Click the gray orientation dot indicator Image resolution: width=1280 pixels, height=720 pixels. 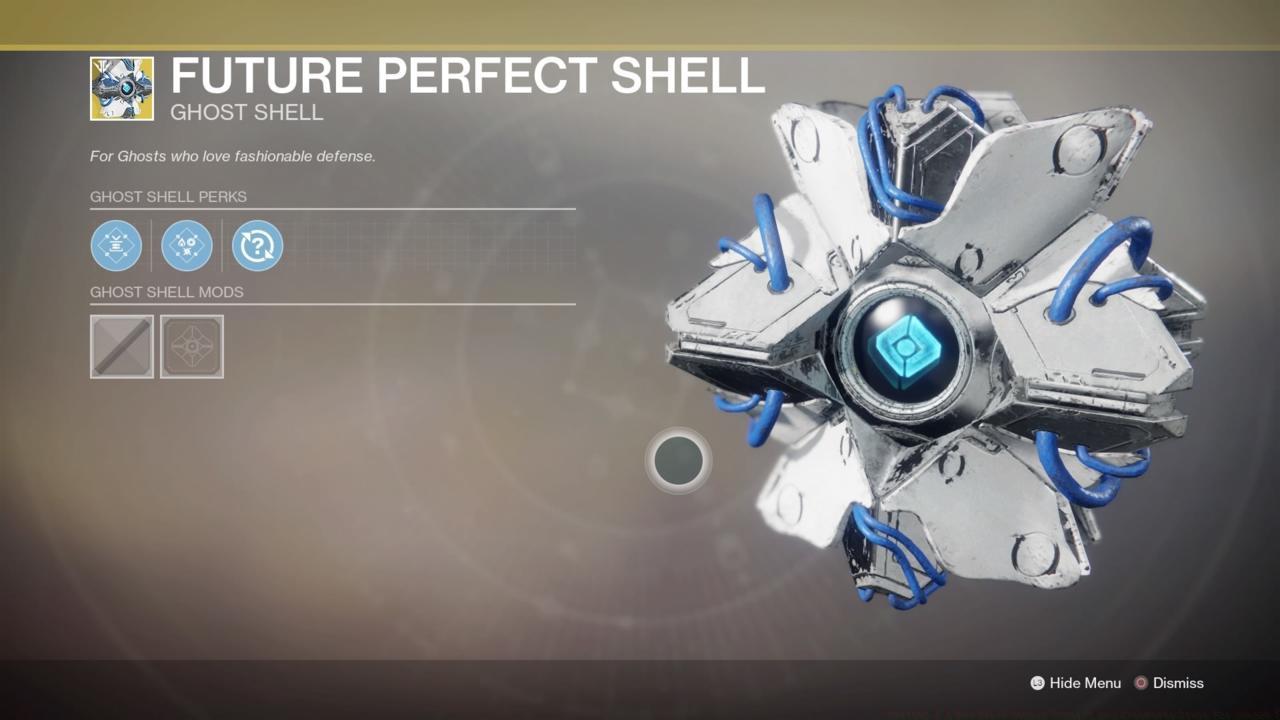678,461
